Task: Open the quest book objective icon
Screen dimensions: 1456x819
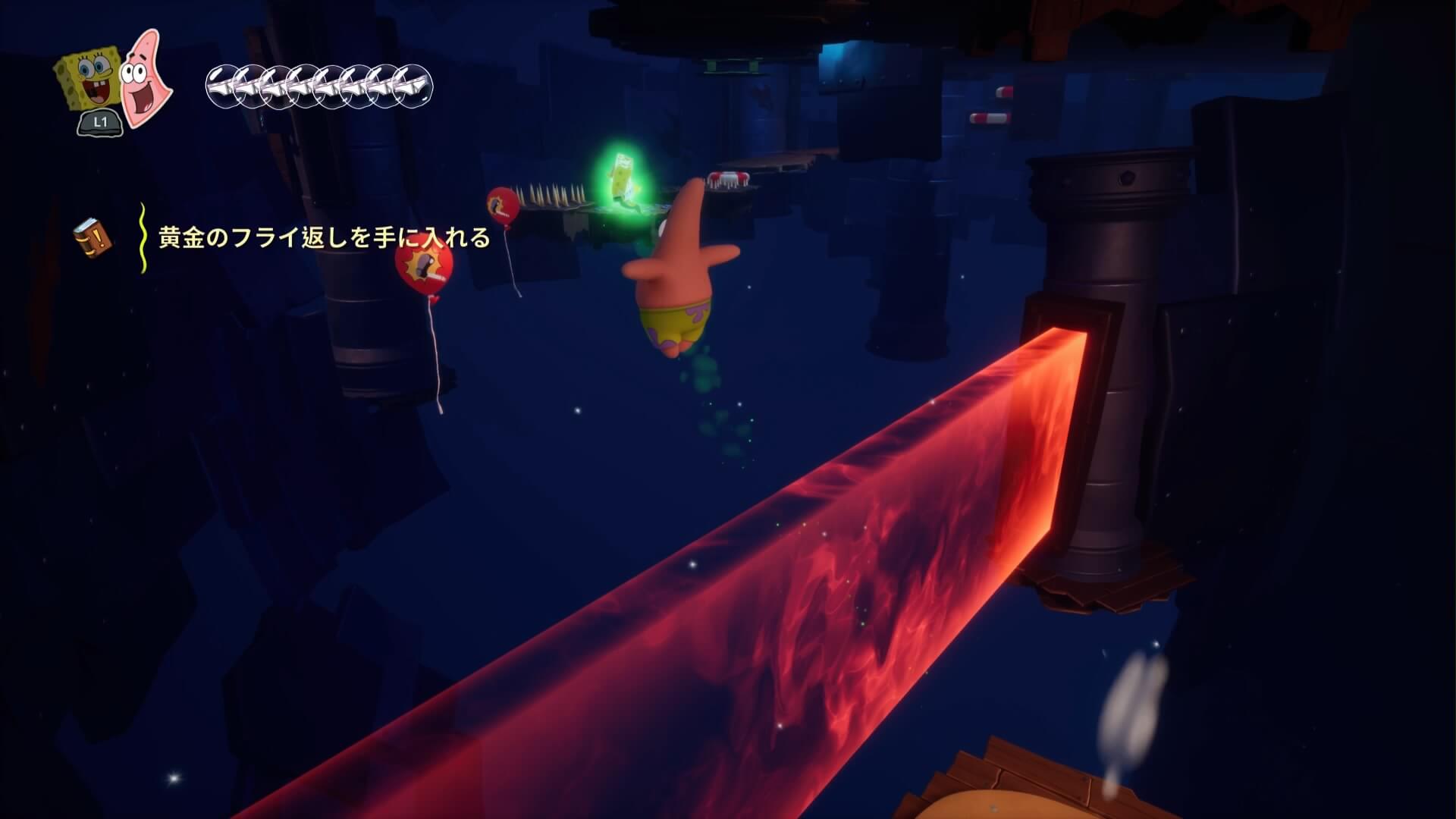Action: click(x=93, y=237)
